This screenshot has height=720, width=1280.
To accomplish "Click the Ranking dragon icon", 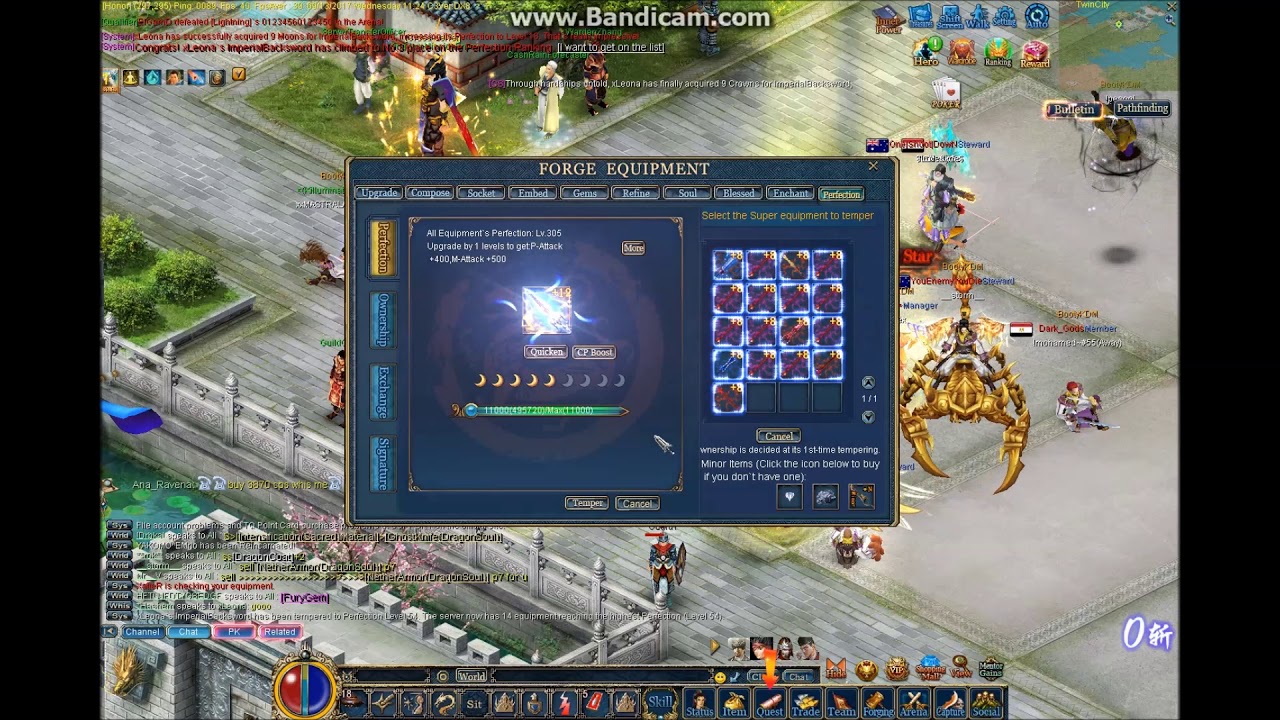I will pyautogui.click(x=997, y=50).
